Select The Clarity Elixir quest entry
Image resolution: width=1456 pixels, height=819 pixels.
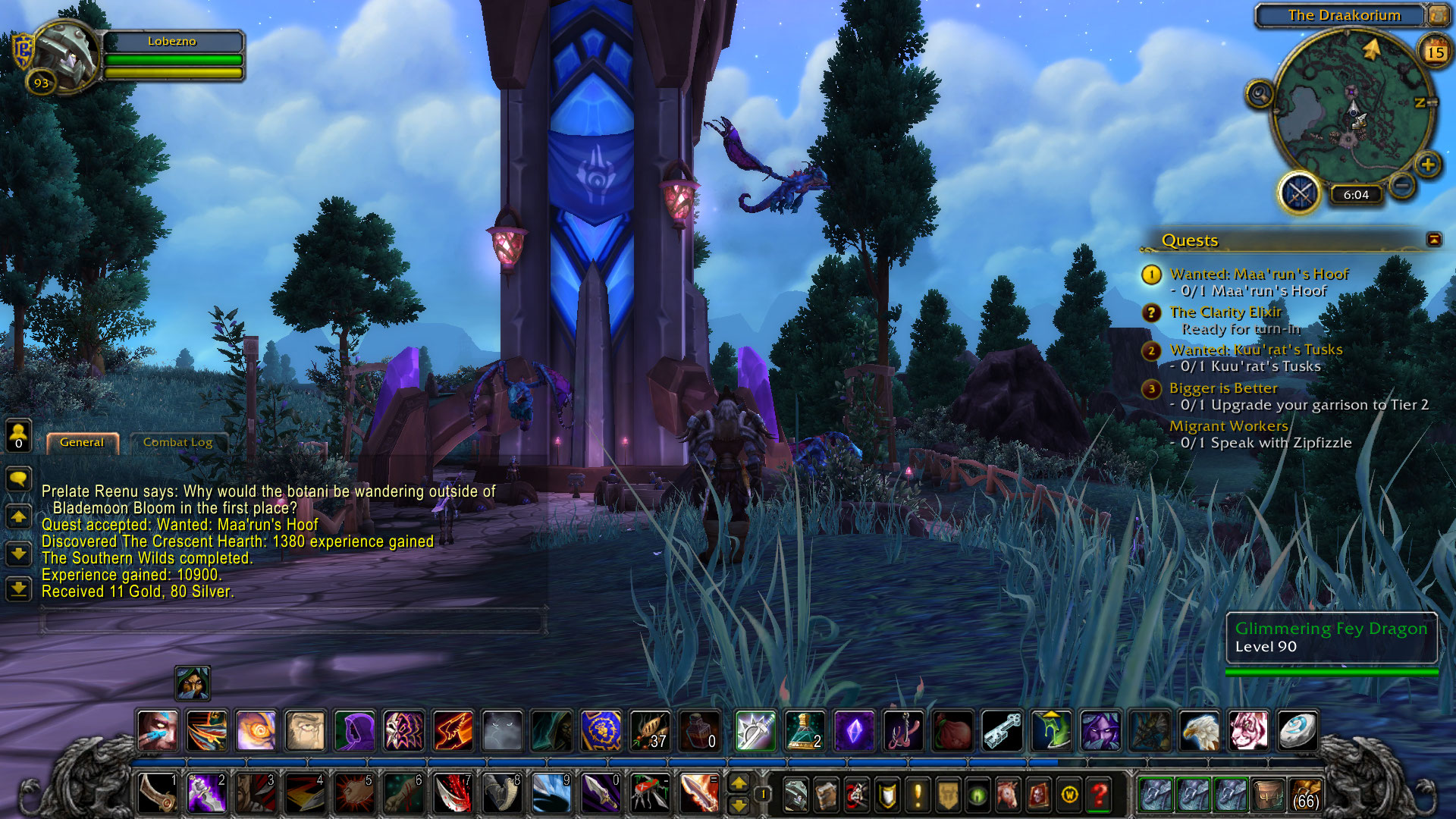click(1225, 312)
